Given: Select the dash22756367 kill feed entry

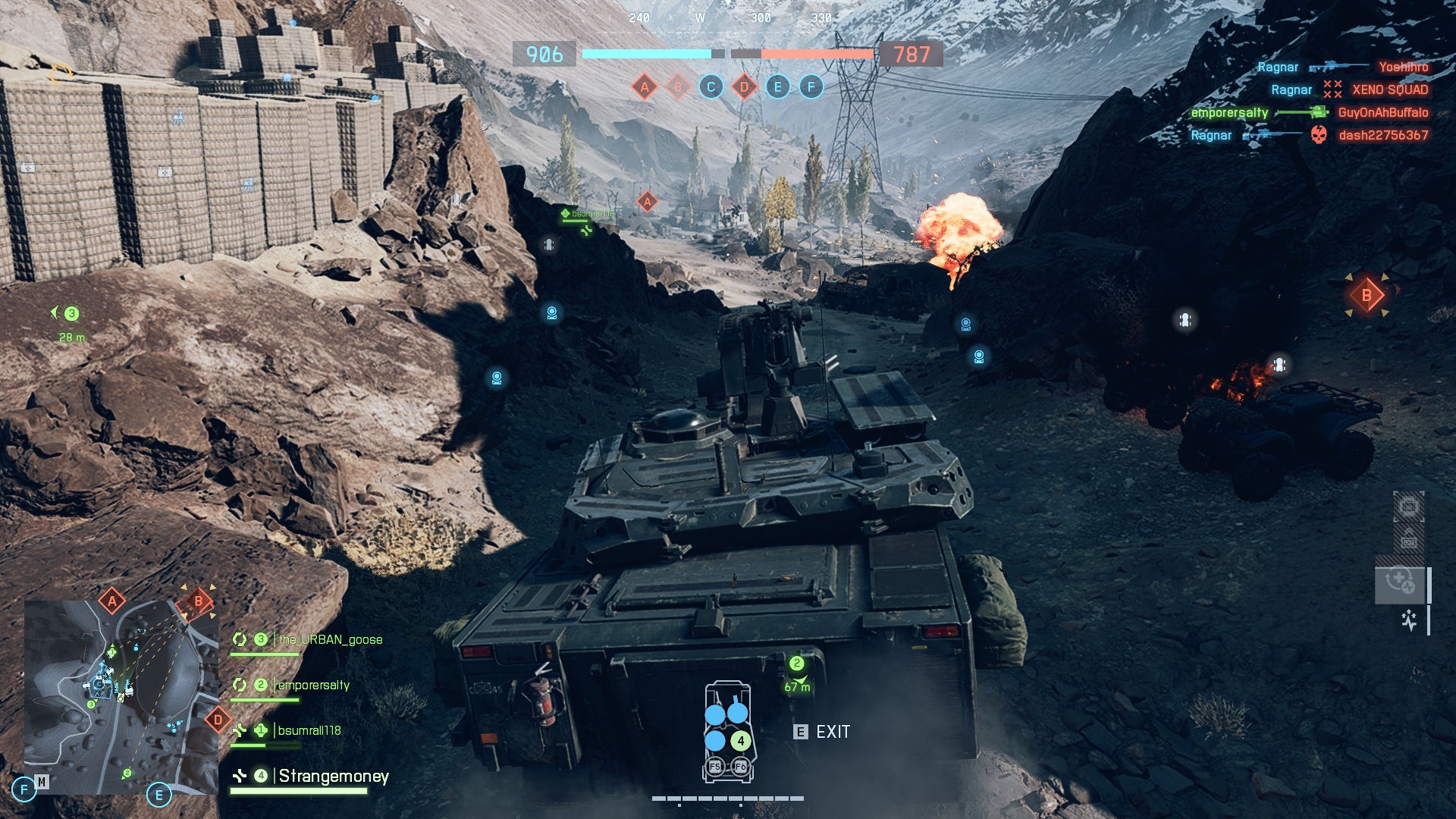Looking at the screenshot, I should [x=1383, y=136].
